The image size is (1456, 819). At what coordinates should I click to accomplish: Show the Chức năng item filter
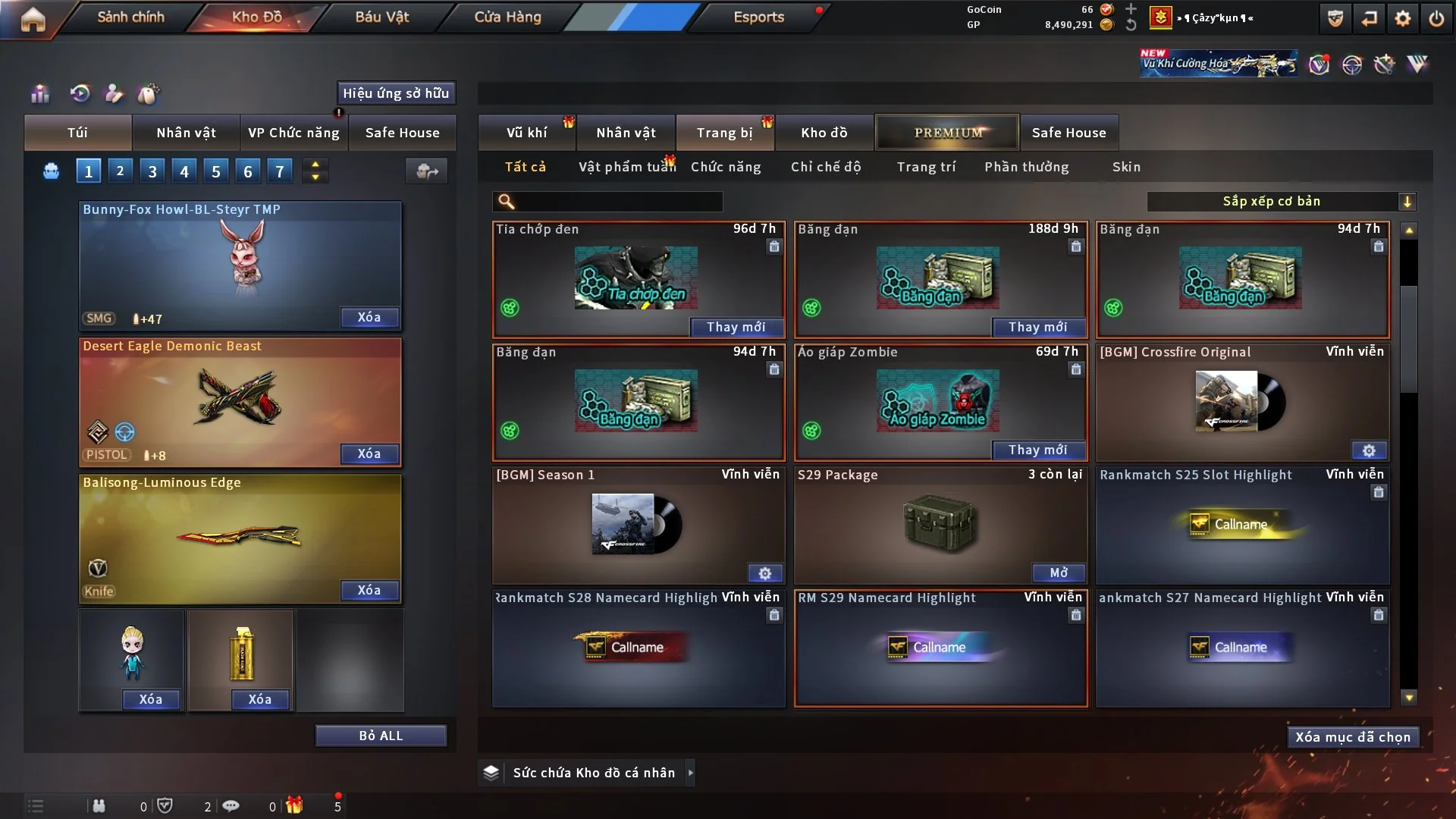[x=726, y=167]
